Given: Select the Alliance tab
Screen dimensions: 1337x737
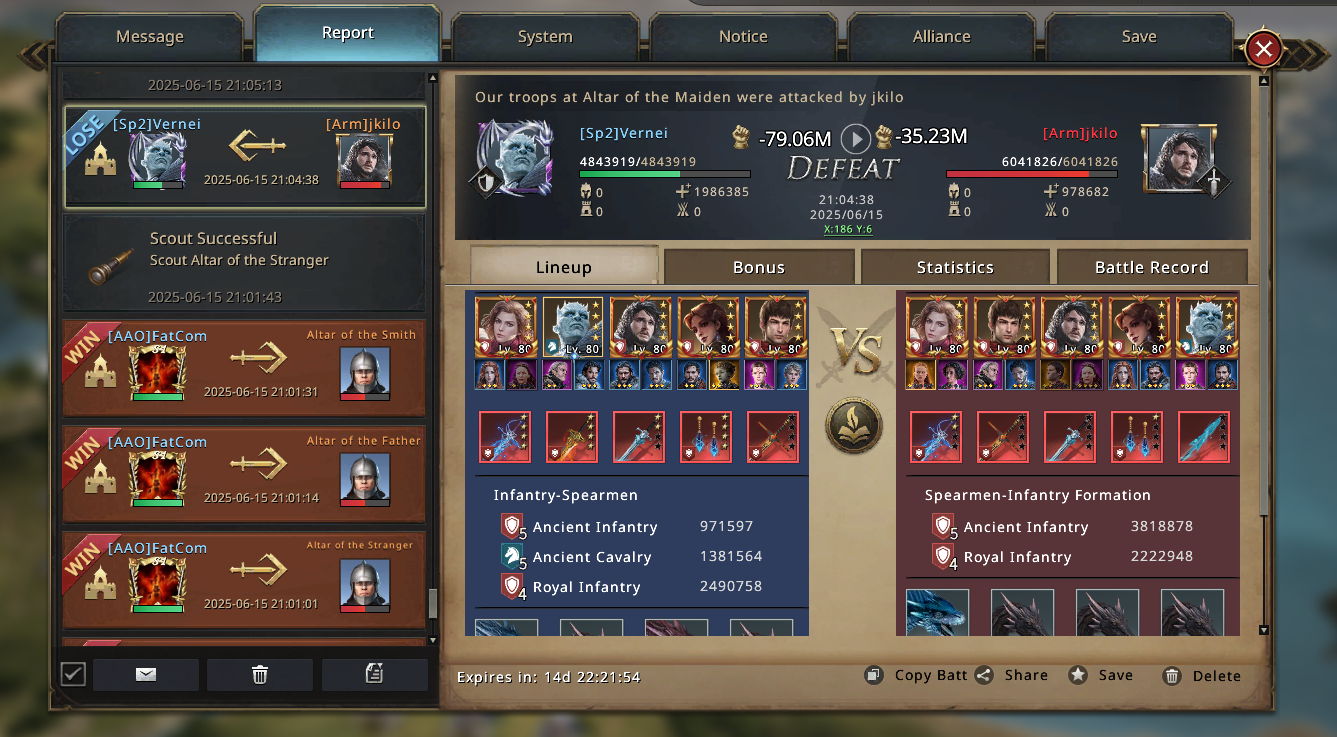Looking at the screenshot, I should (941, 37).
